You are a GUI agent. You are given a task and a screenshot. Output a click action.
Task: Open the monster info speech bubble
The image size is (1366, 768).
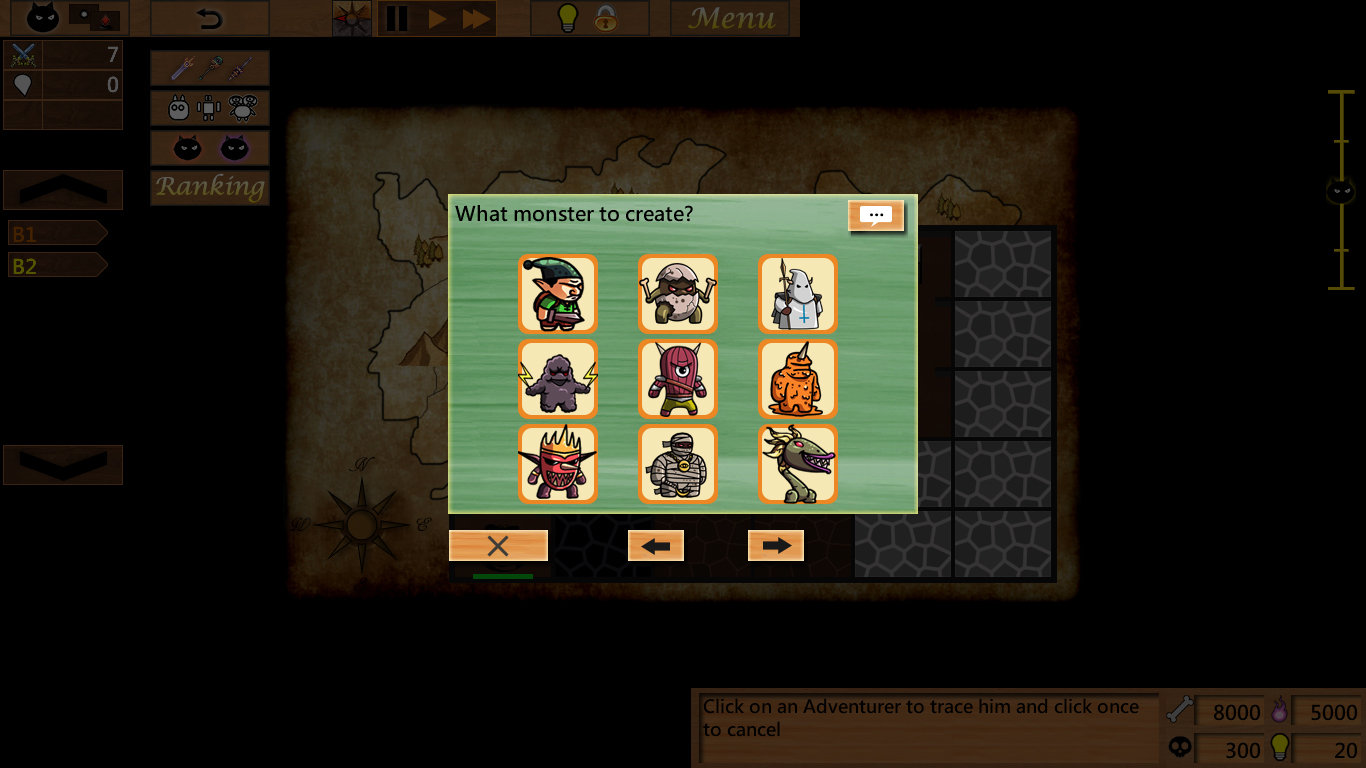click(x=876, y=214)
